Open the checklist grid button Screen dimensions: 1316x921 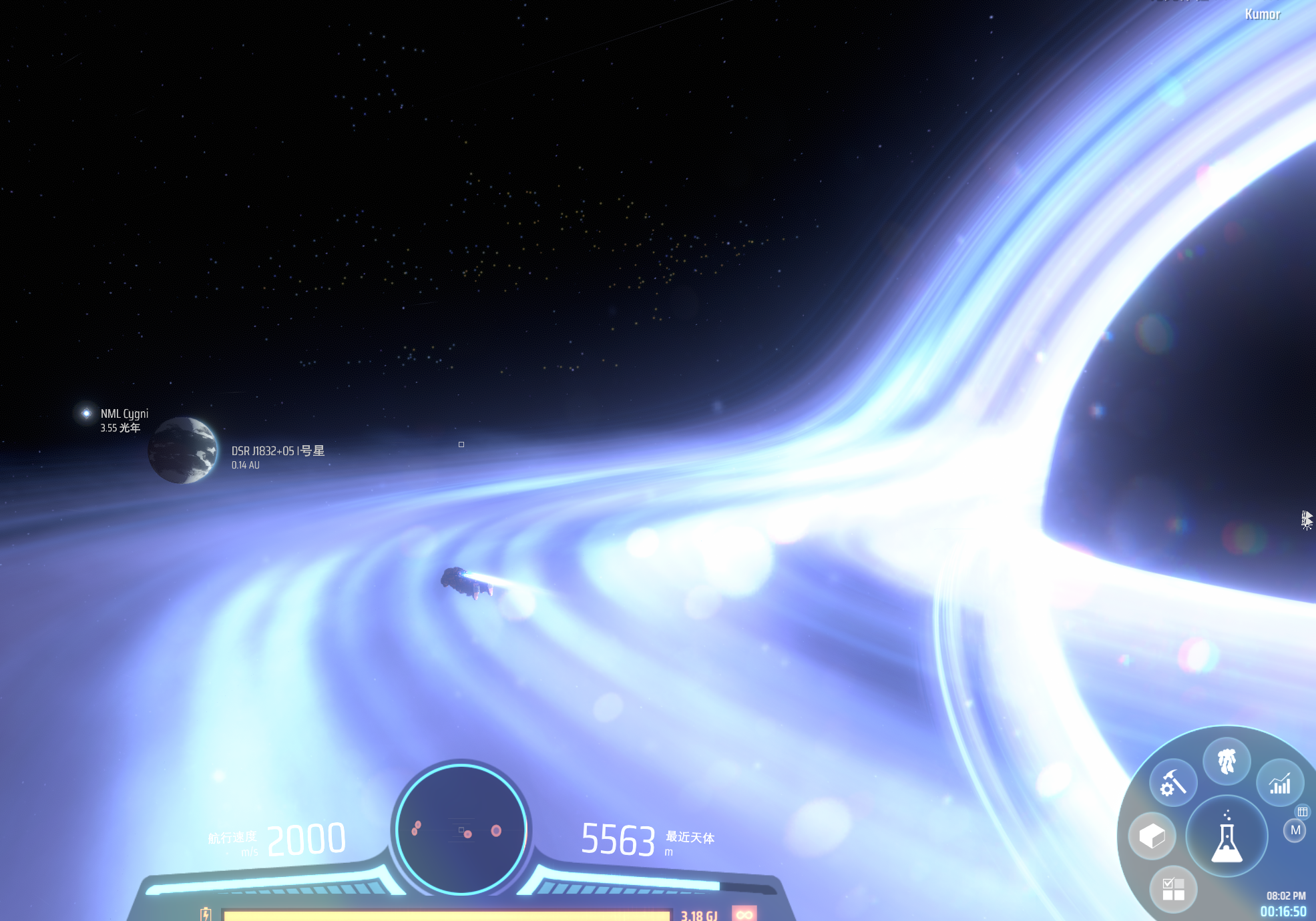(1173, 890)
